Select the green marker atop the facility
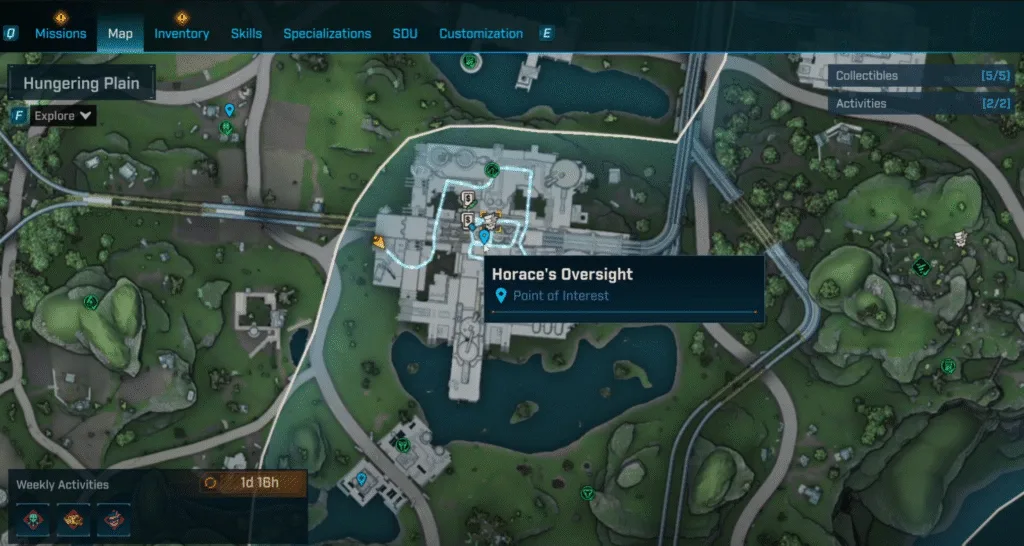Image resolution: width=1024 pixels, height=546 pixels. coord(492,170)
